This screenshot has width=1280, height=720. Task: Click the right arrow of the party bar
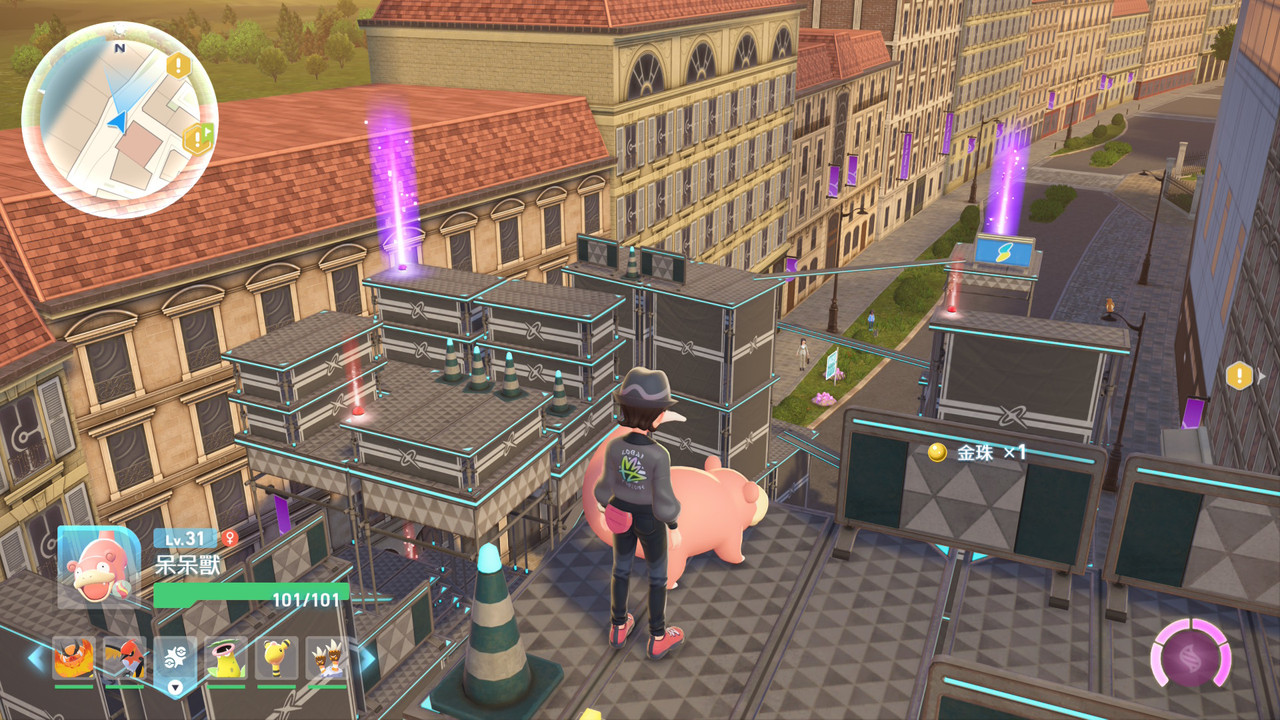tap(367, 658)
